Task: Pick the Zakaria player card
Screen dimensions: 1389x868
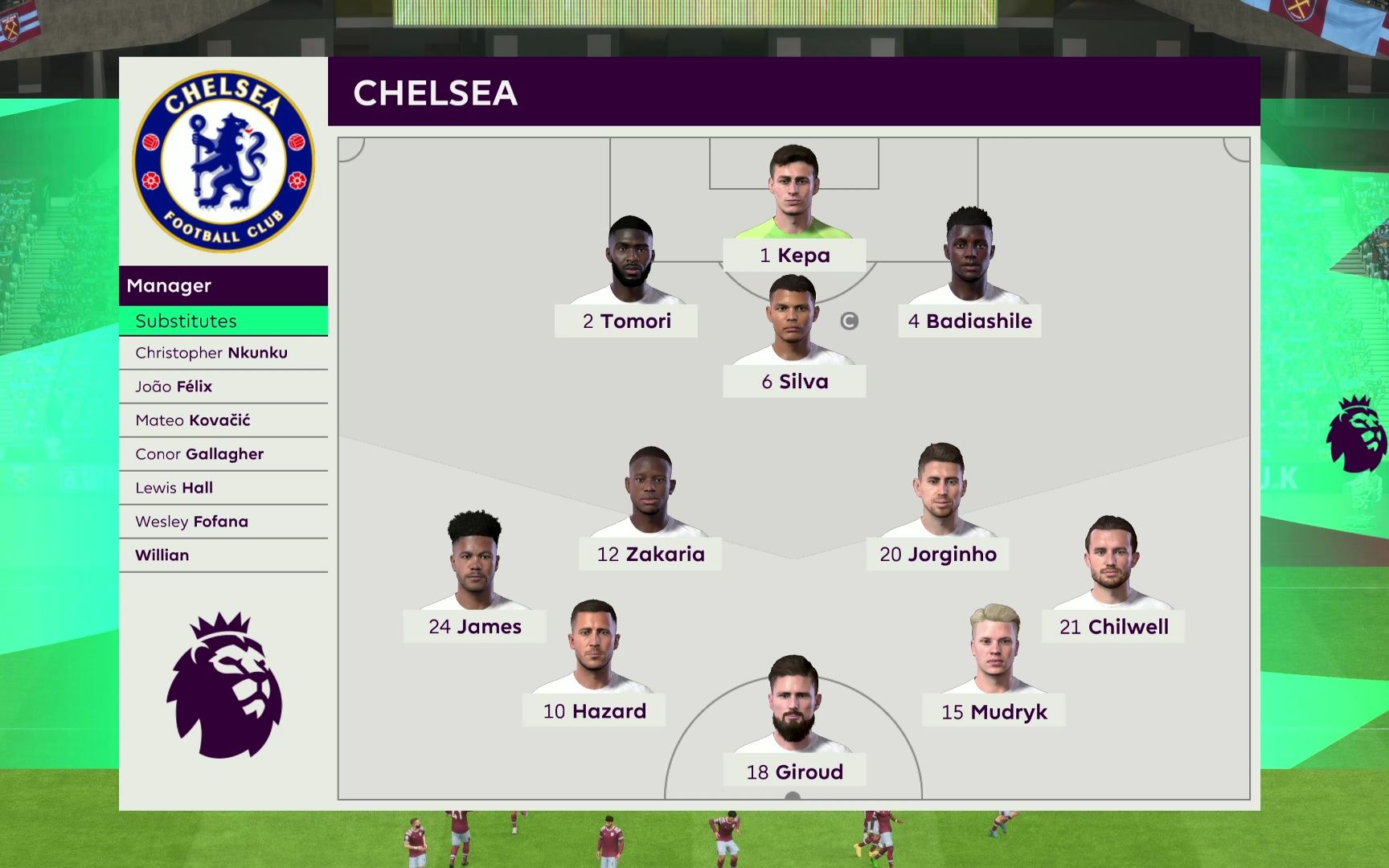Action: click(x=650, y=554)
